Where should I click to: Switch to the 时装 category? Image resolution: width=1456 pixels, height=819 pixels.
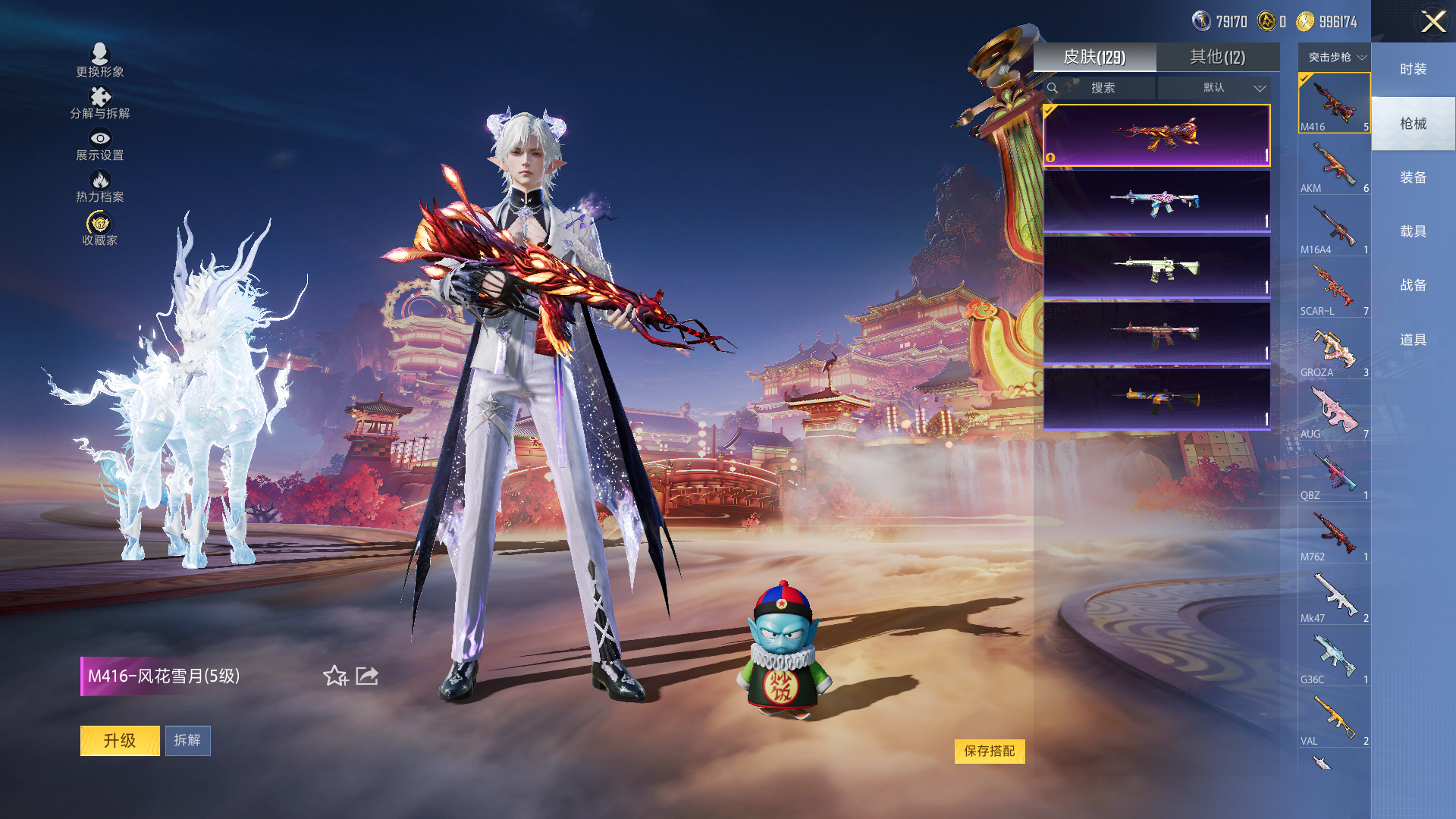(1413, 69)
